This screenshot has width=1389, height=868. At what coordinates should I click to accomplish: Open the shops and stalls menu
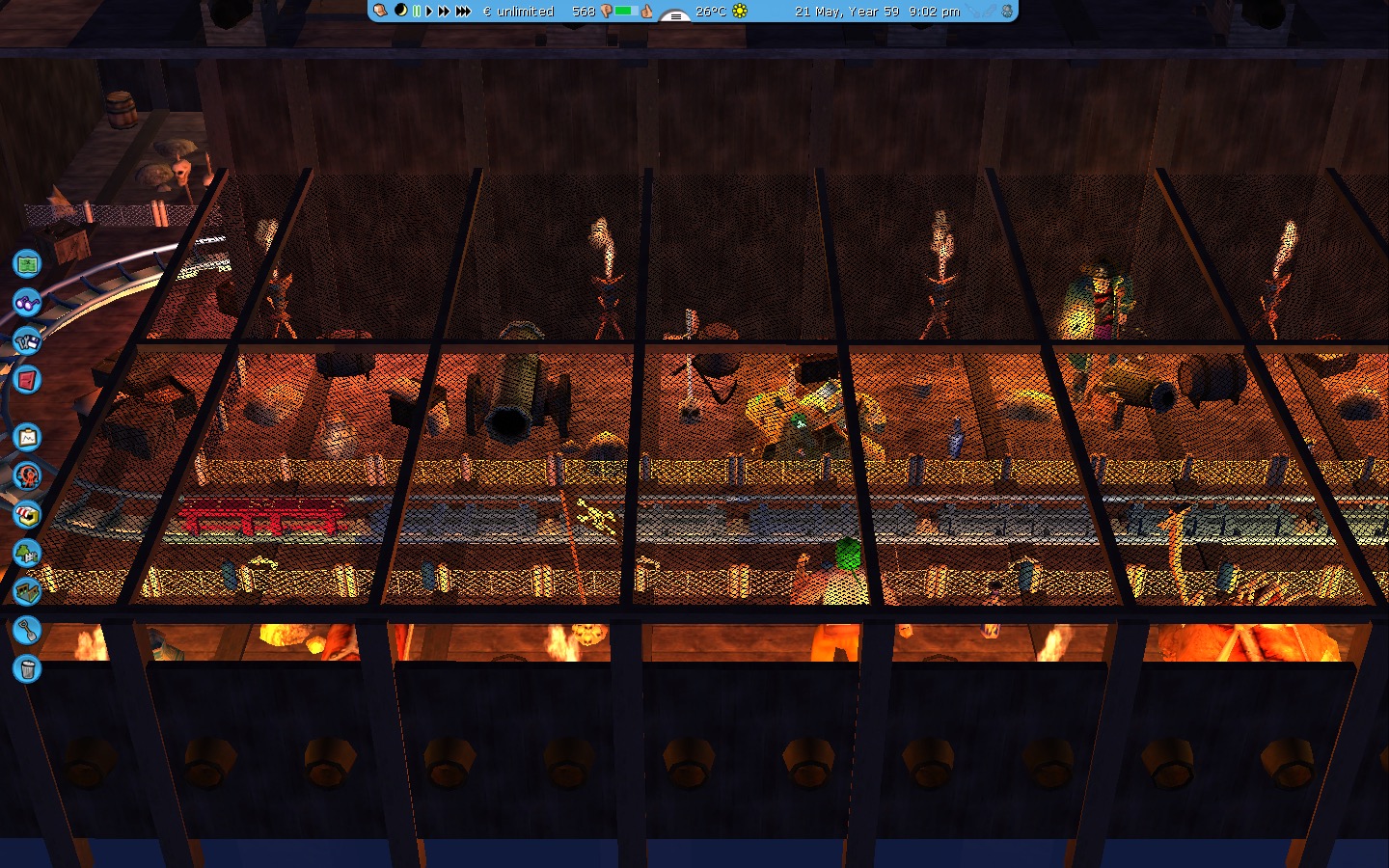pos(27,514)
